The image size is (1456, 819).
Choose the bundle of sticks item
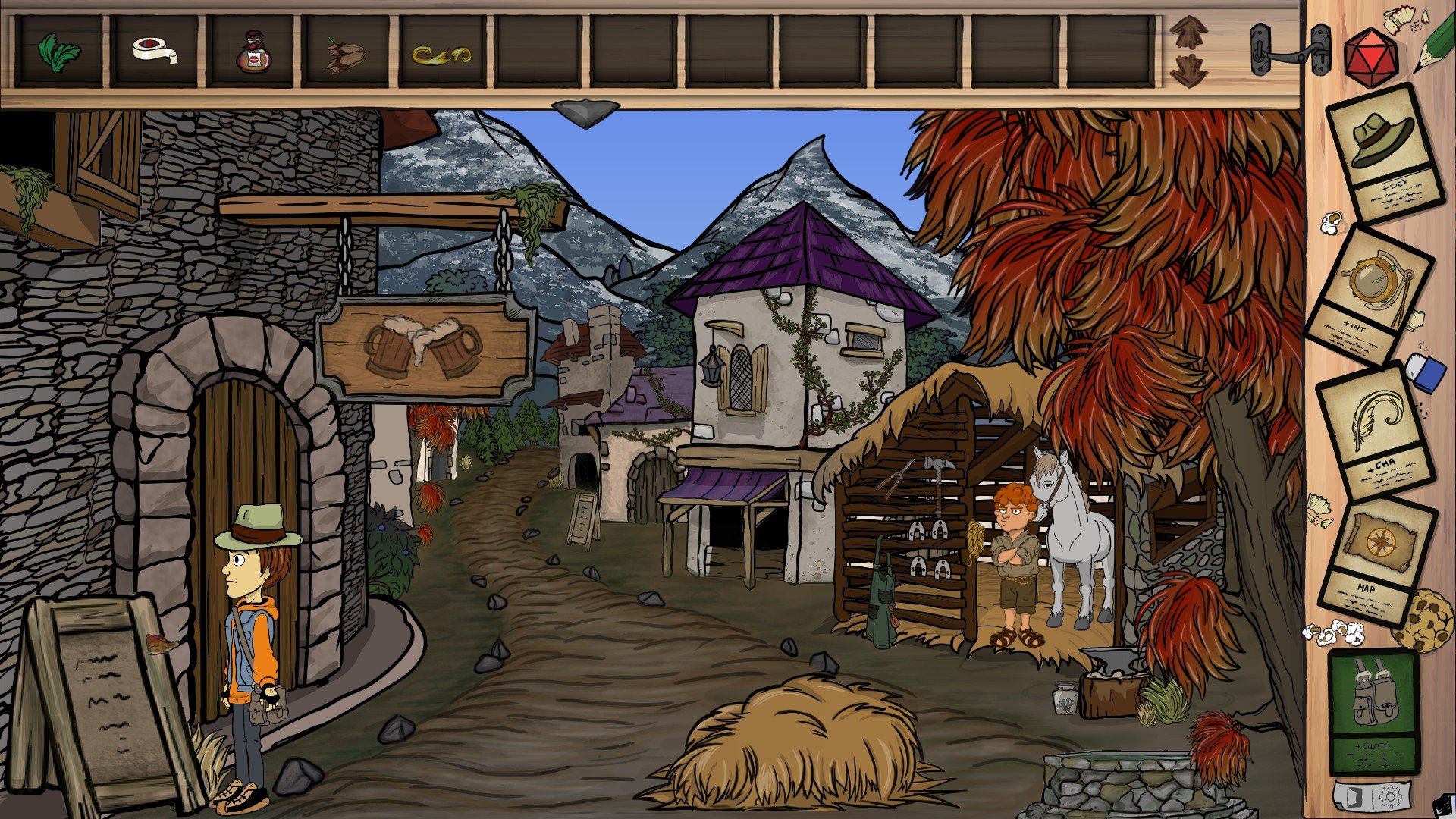point(345,55)
